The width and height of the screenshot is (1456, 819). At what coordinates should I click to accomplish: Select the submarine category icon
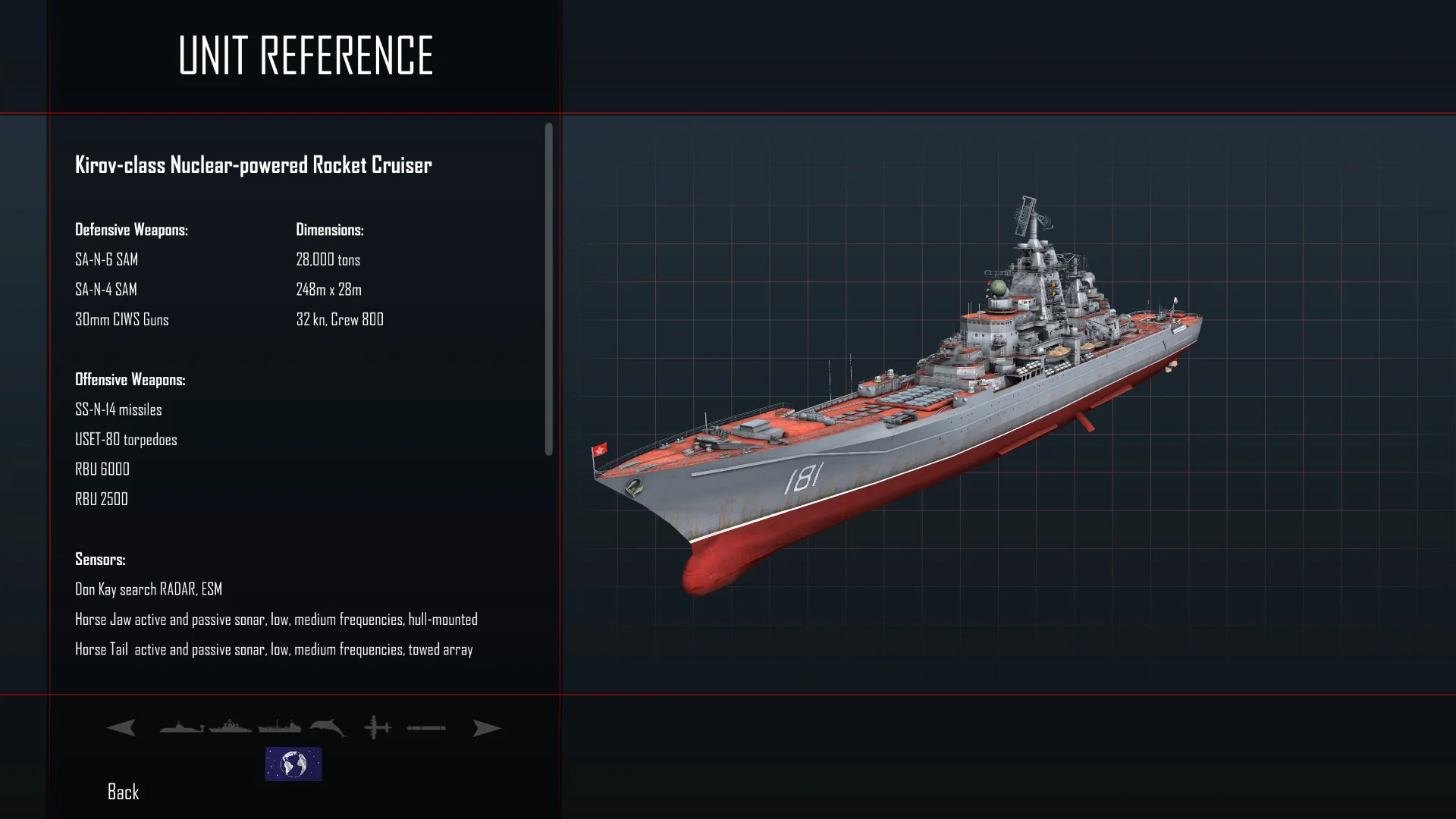pos(181,728)
